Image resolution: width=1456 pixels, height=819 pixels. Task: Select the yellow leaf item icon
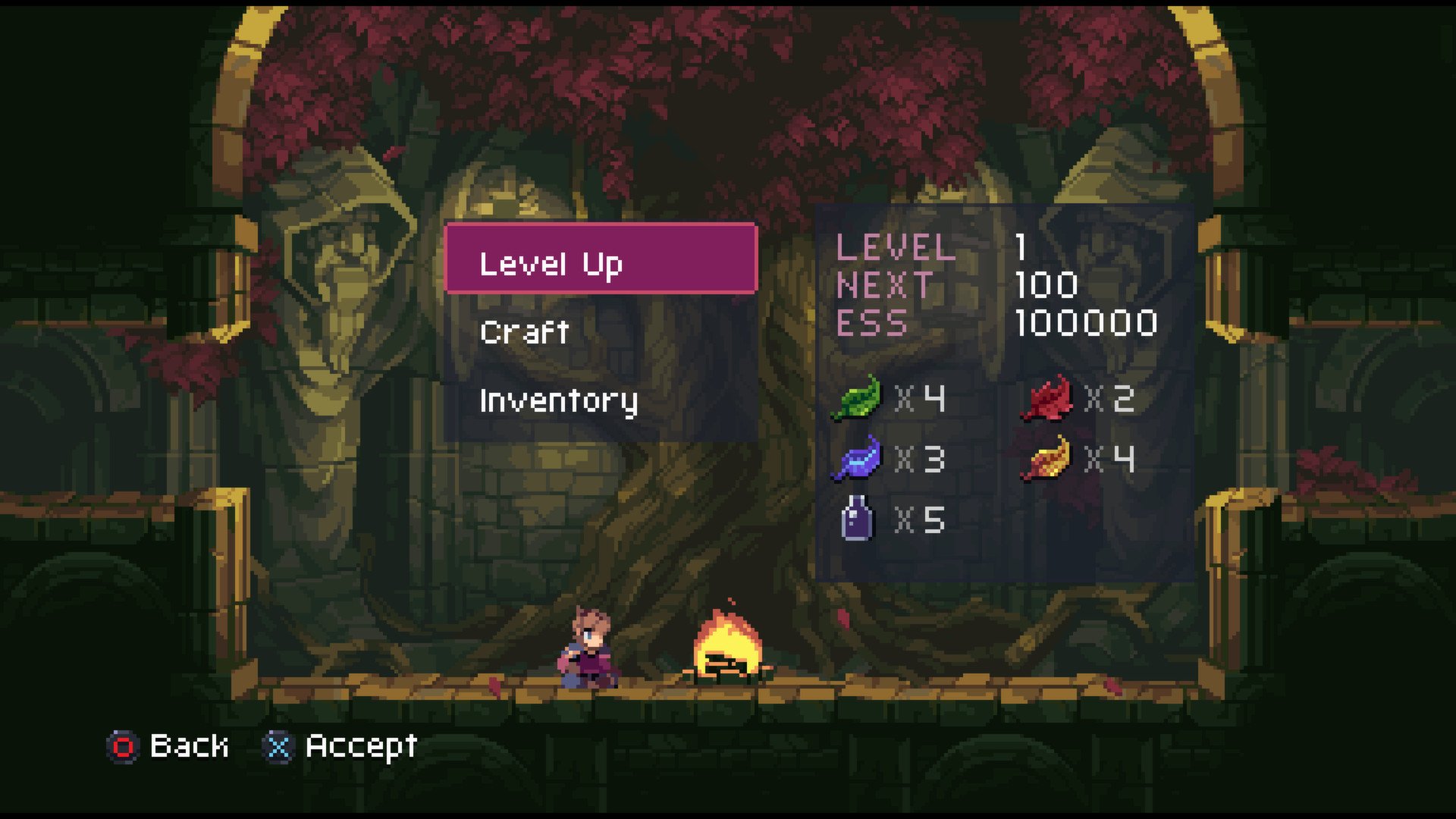click(1049, 457)
